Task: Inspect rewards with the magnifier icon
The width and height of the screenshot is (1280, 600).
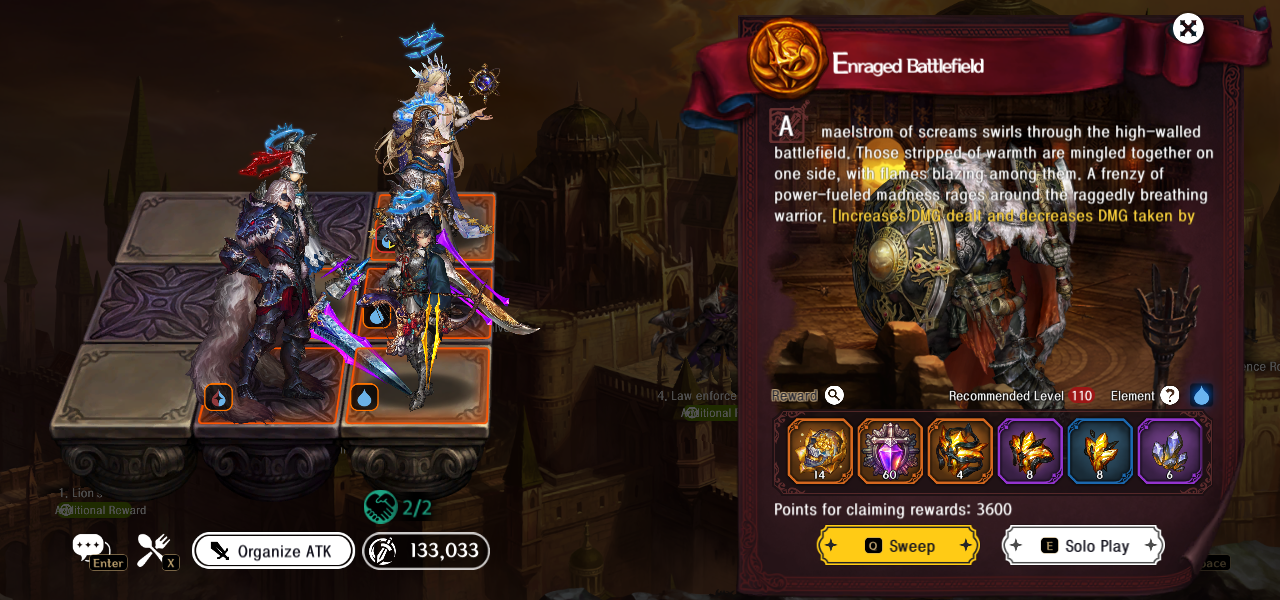Action: (x=834, y=395)
